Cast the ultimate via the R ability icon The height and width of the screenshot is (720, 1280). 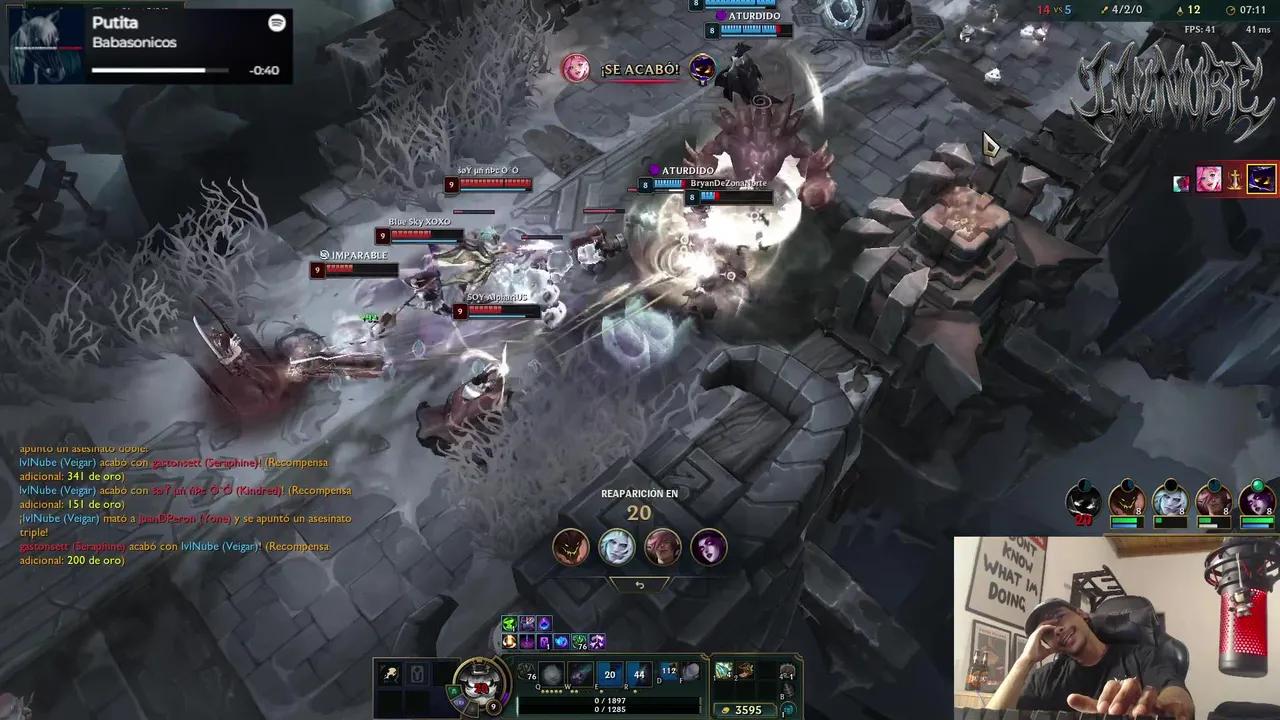(x=639, y=675)
